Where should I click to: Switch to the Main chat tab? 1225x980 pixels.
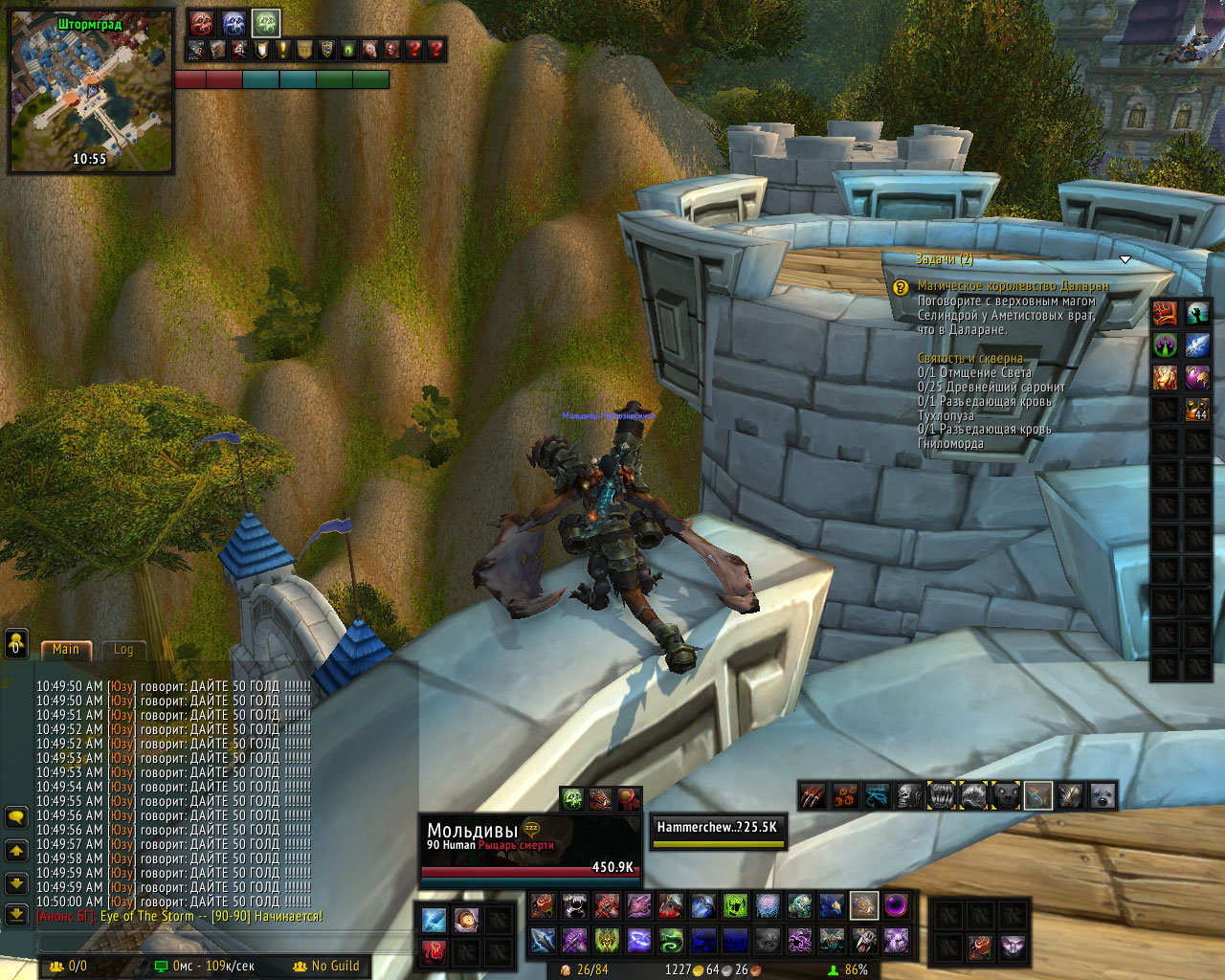(66, 649)
